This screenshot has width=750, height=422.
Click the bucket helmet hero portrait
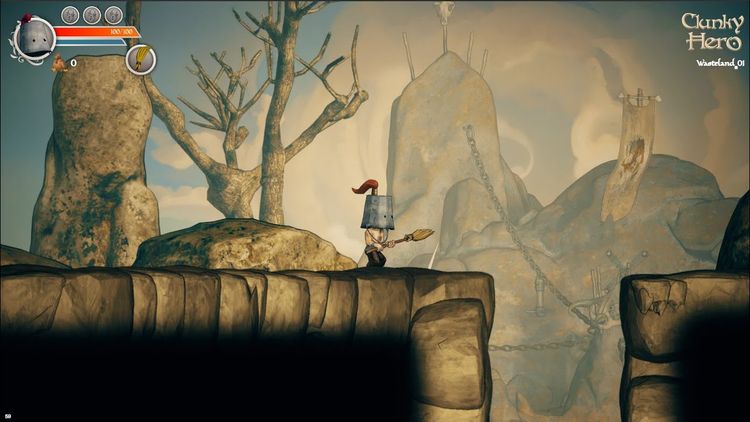point(34,40)
